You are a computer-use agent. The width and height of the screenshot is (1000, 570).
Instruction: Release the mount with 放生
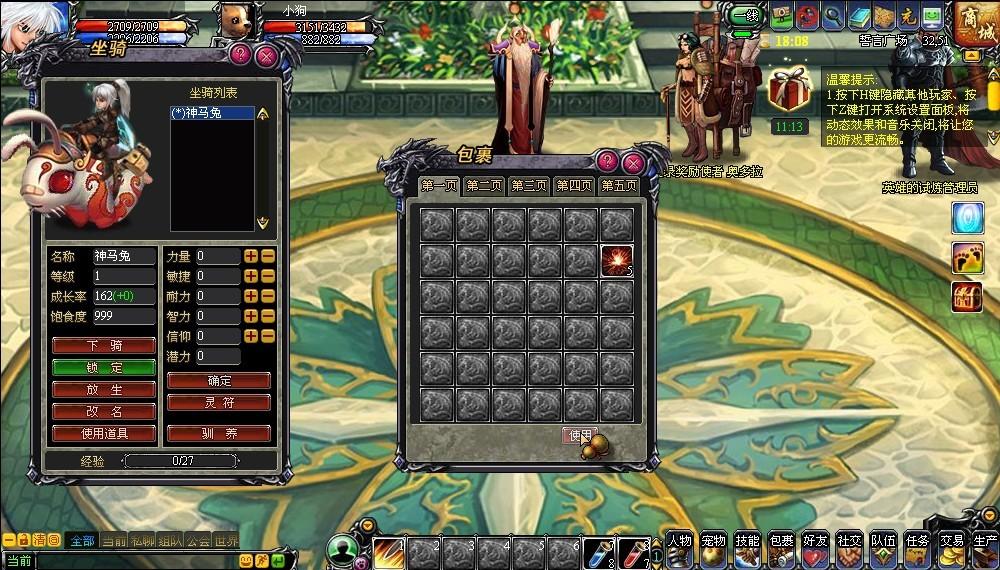[104, 389]
